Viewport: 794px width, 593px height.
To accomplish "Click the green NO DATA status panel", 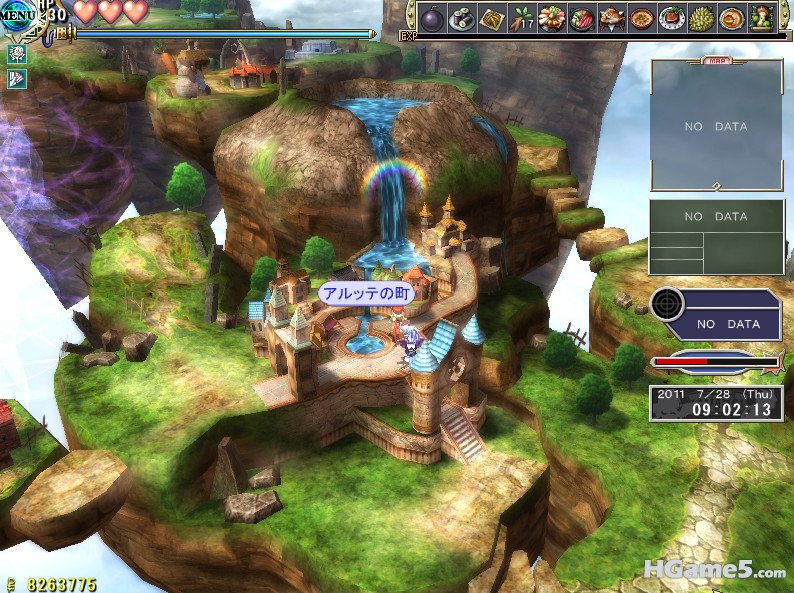I will 716,237.
